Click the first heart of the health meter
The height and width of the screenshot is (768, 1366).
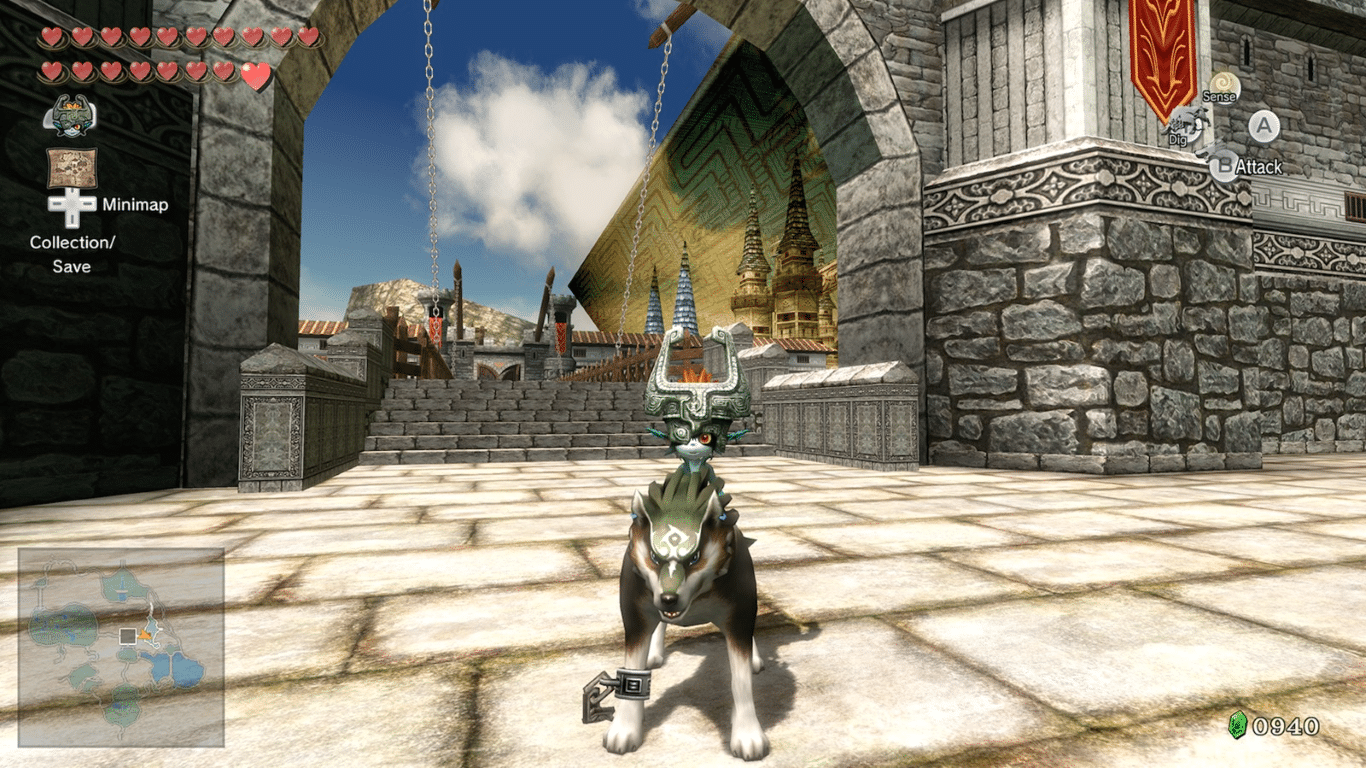tap(51, 36)
